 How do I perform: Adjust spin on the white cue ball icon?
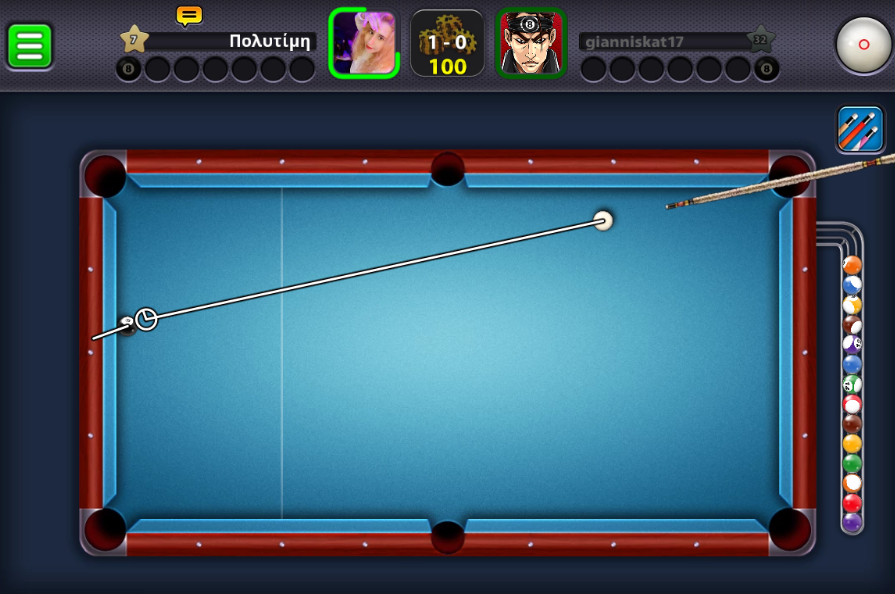pyautogui.click(x=863, y=44)
